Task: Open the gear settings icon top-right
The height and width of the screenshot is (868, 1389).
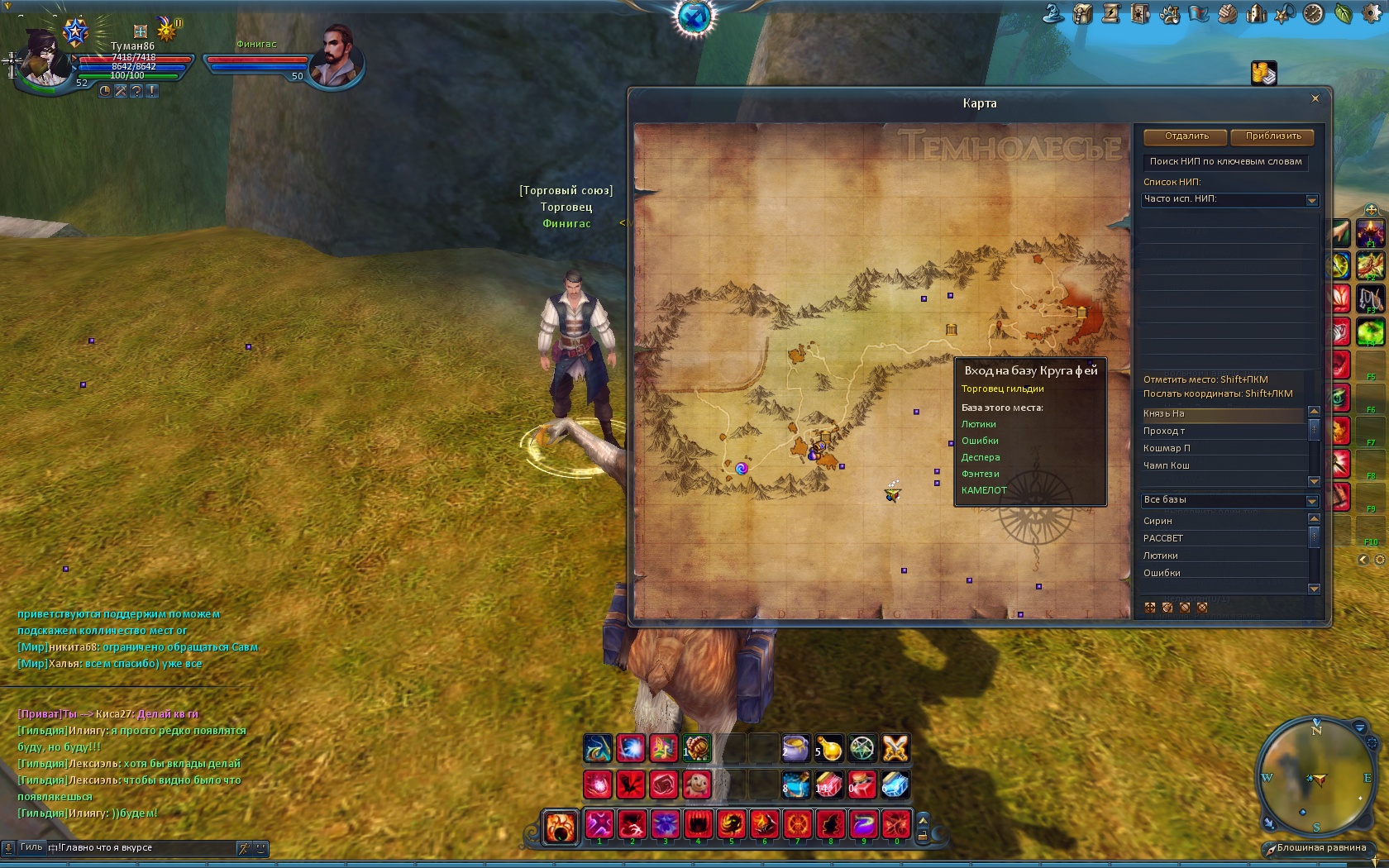Action: coord(1370,13)
